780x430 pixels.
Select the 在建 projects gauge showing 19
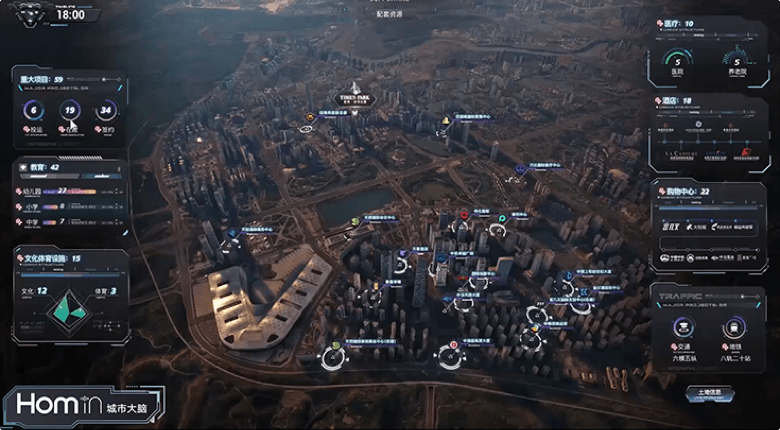coord(69,111)
